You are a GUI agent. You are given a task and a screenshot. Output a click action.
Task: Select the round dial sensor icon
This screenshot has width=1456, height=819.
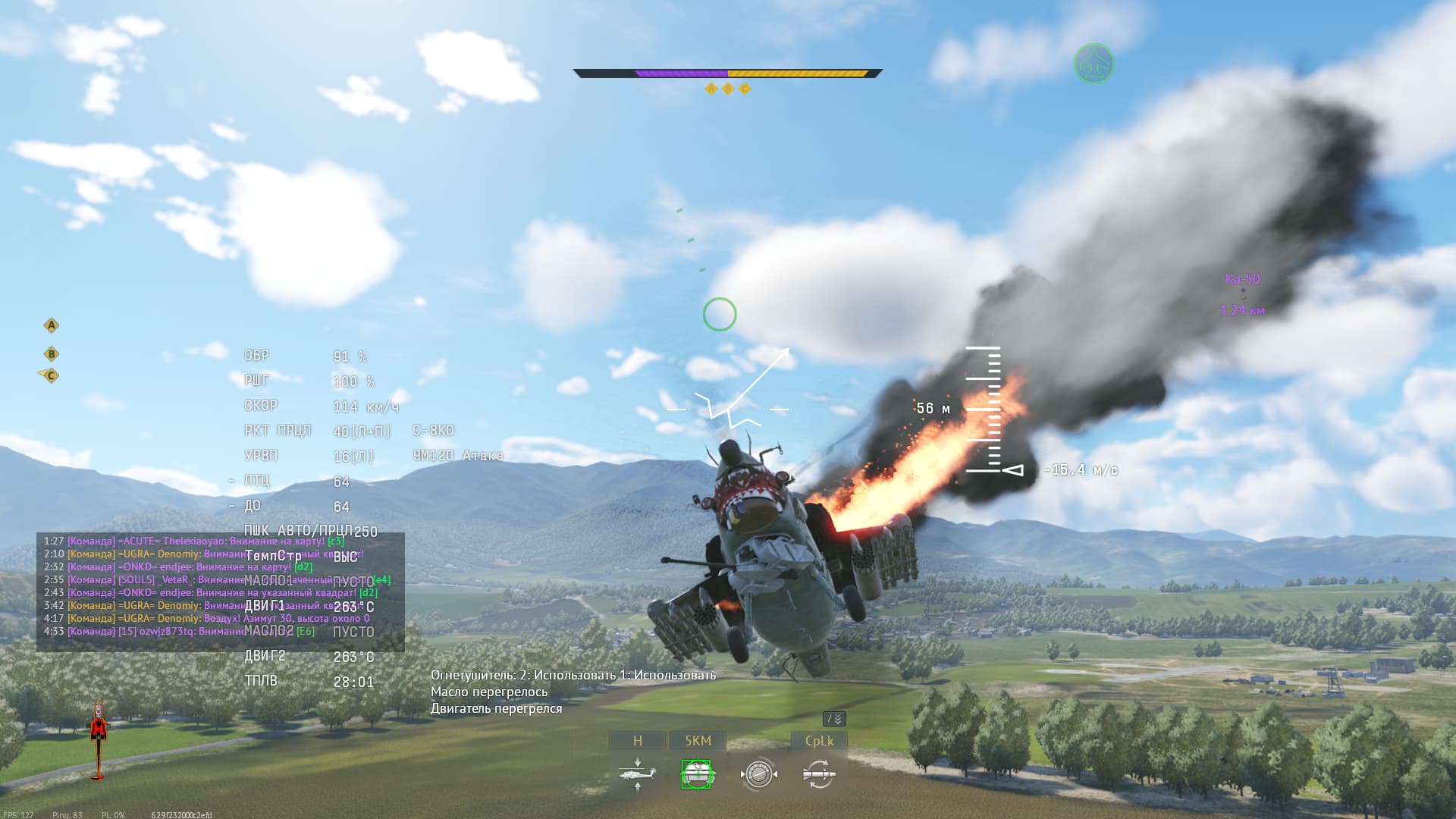(758, 774)
